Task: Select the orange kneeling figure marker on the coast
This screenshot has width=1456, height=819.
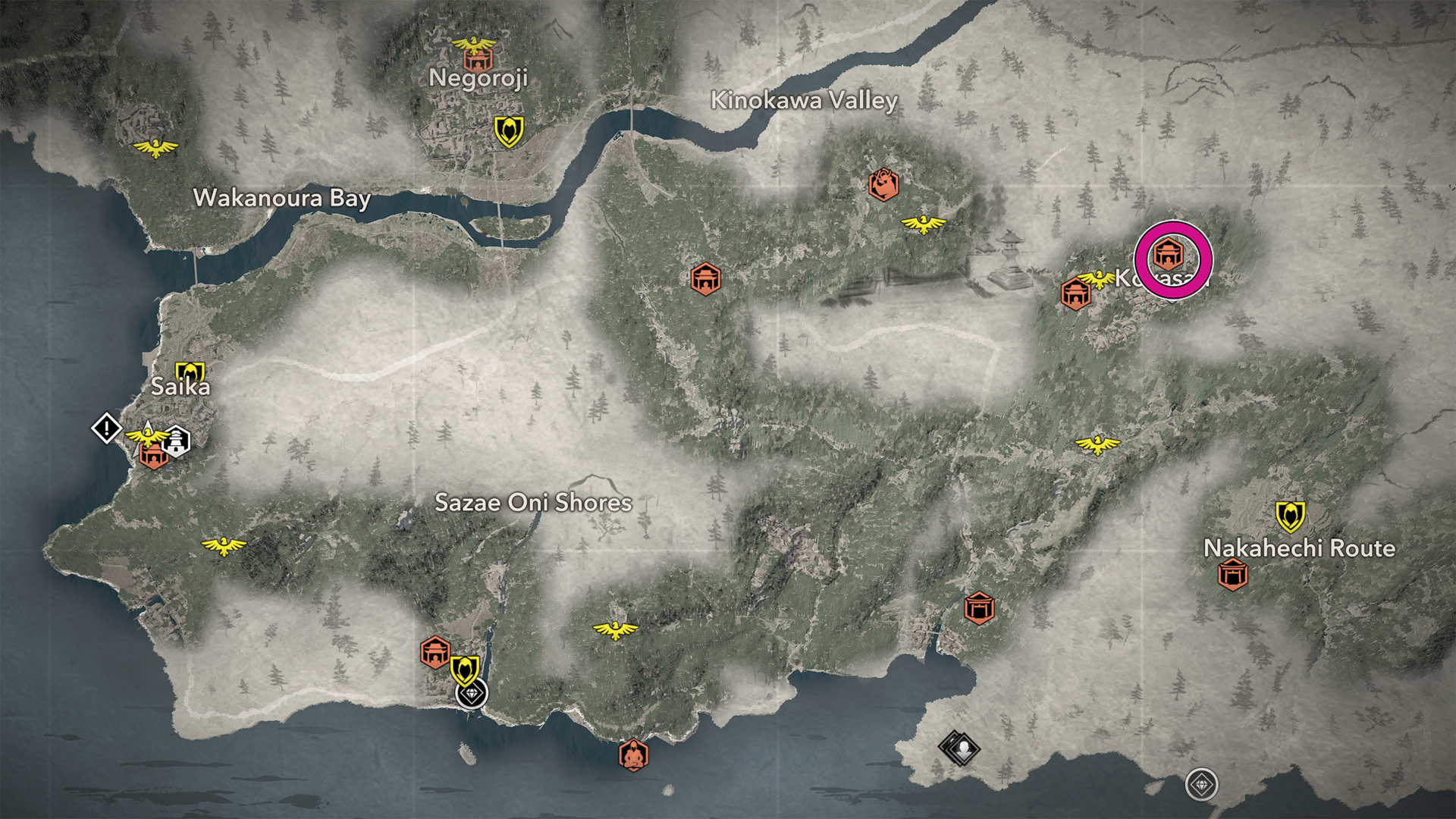Action: (632, 755)
